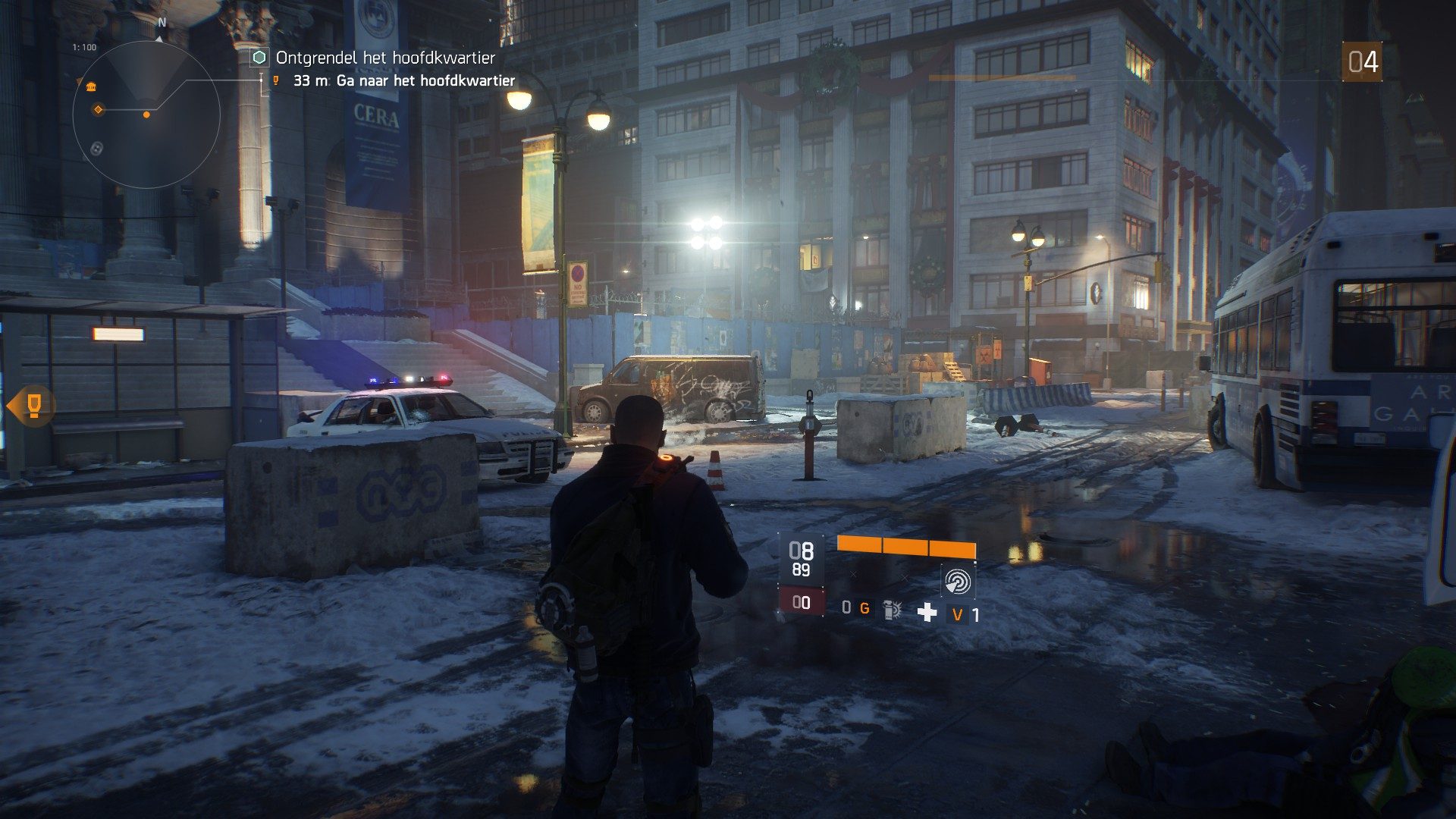
Task: Select the orange diamond waypoint on minimap
Action: [98, 110]
